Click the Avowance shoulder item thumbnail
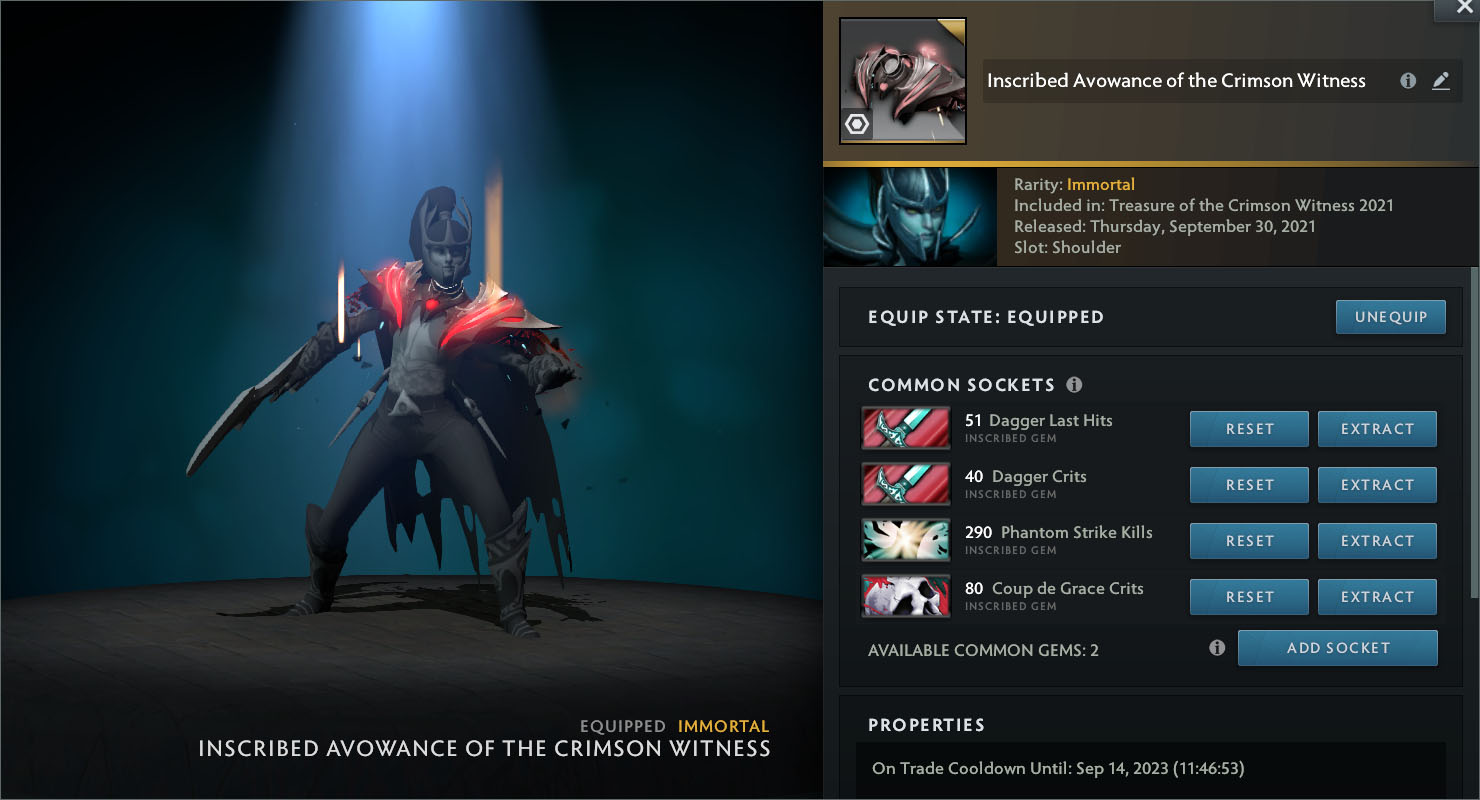Viewport: 1480px width, 800px height. coord(902,81)
